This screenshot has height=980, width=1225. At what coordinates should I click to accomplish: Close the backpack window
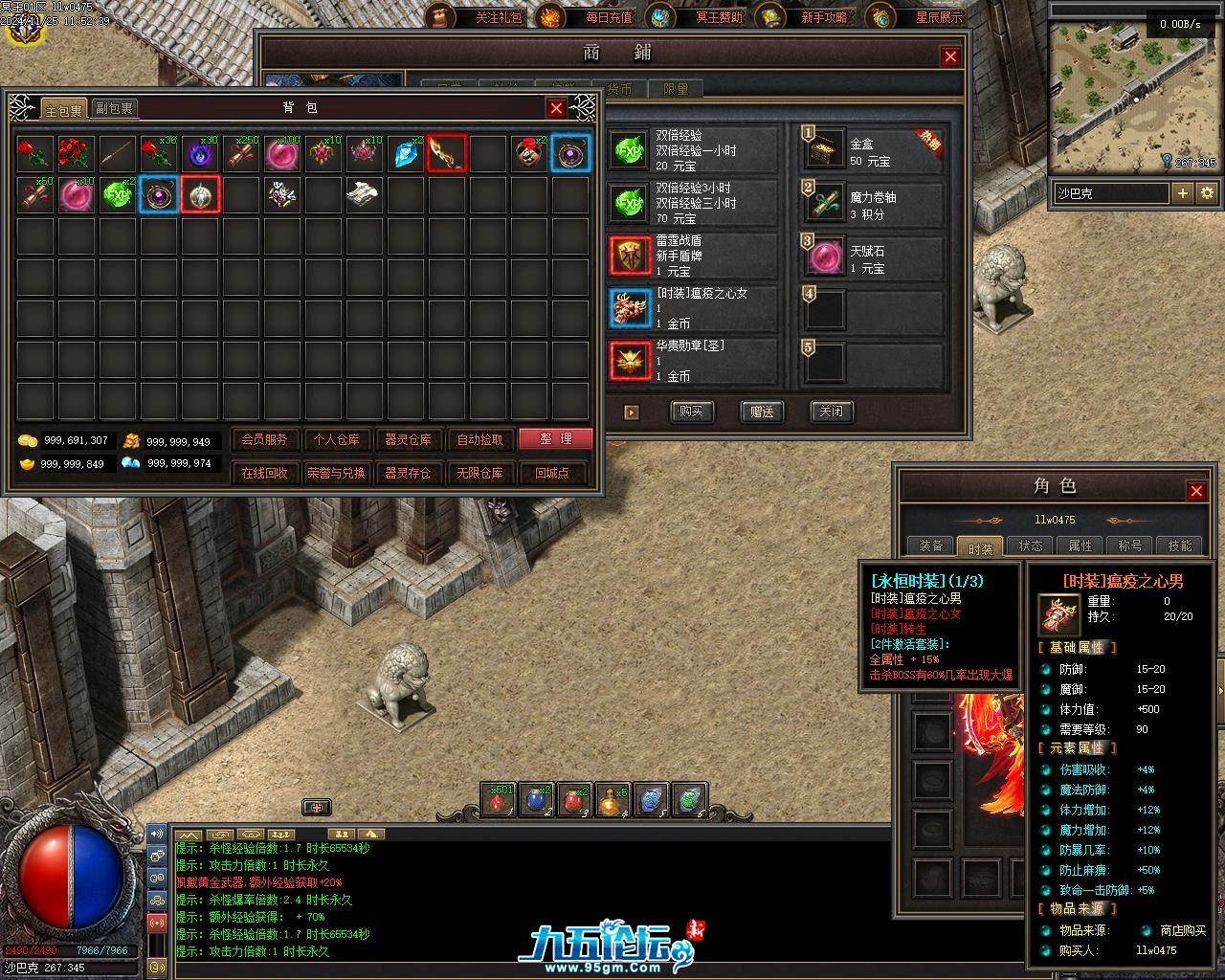pyautogui.click(x=556, y=108)
